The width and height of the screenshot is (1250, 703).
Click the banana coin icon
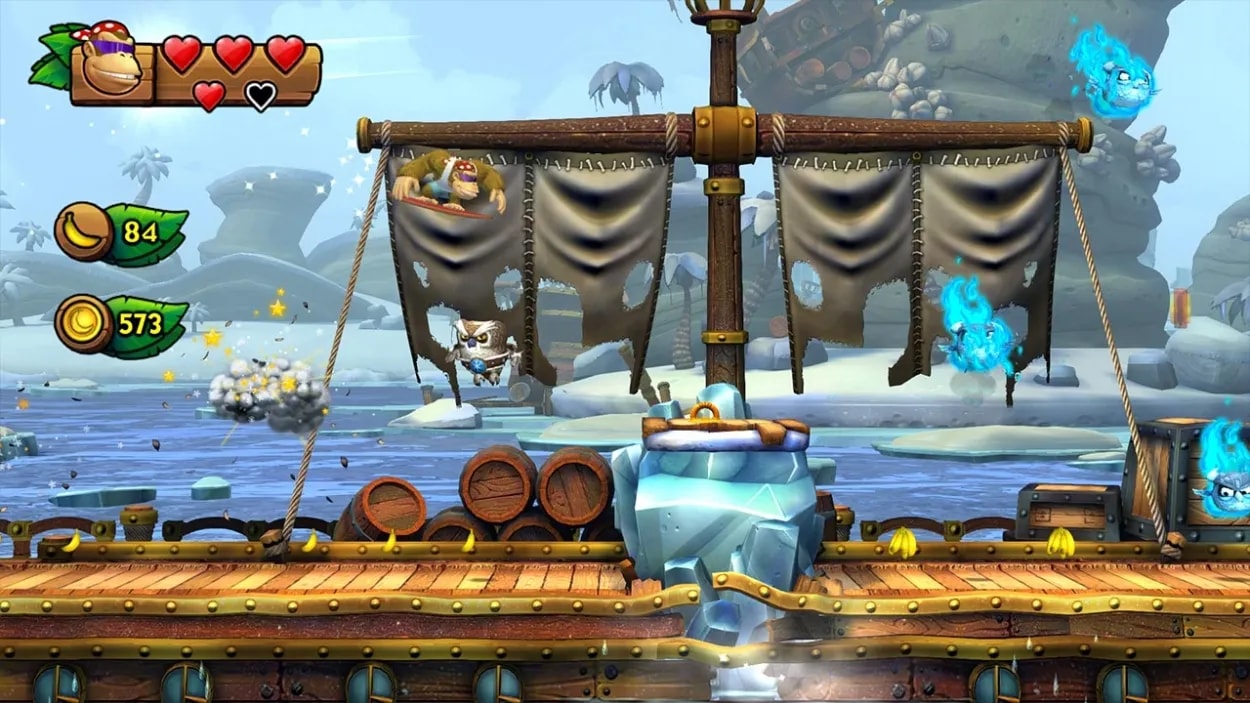(x=84, y=324)
